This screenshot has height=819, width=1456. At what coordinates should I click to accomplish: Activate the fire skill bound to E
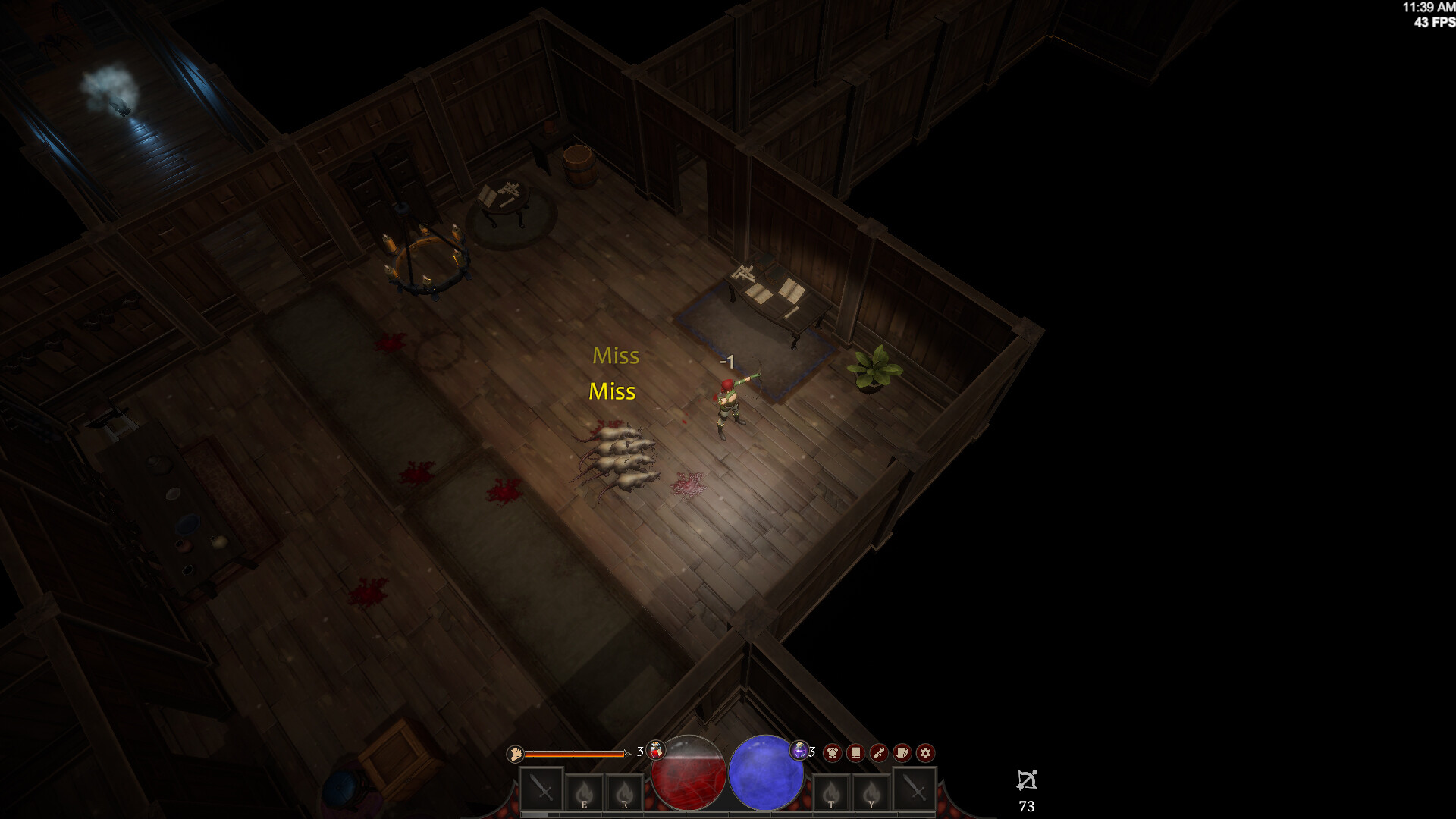(x=584, y=791)
